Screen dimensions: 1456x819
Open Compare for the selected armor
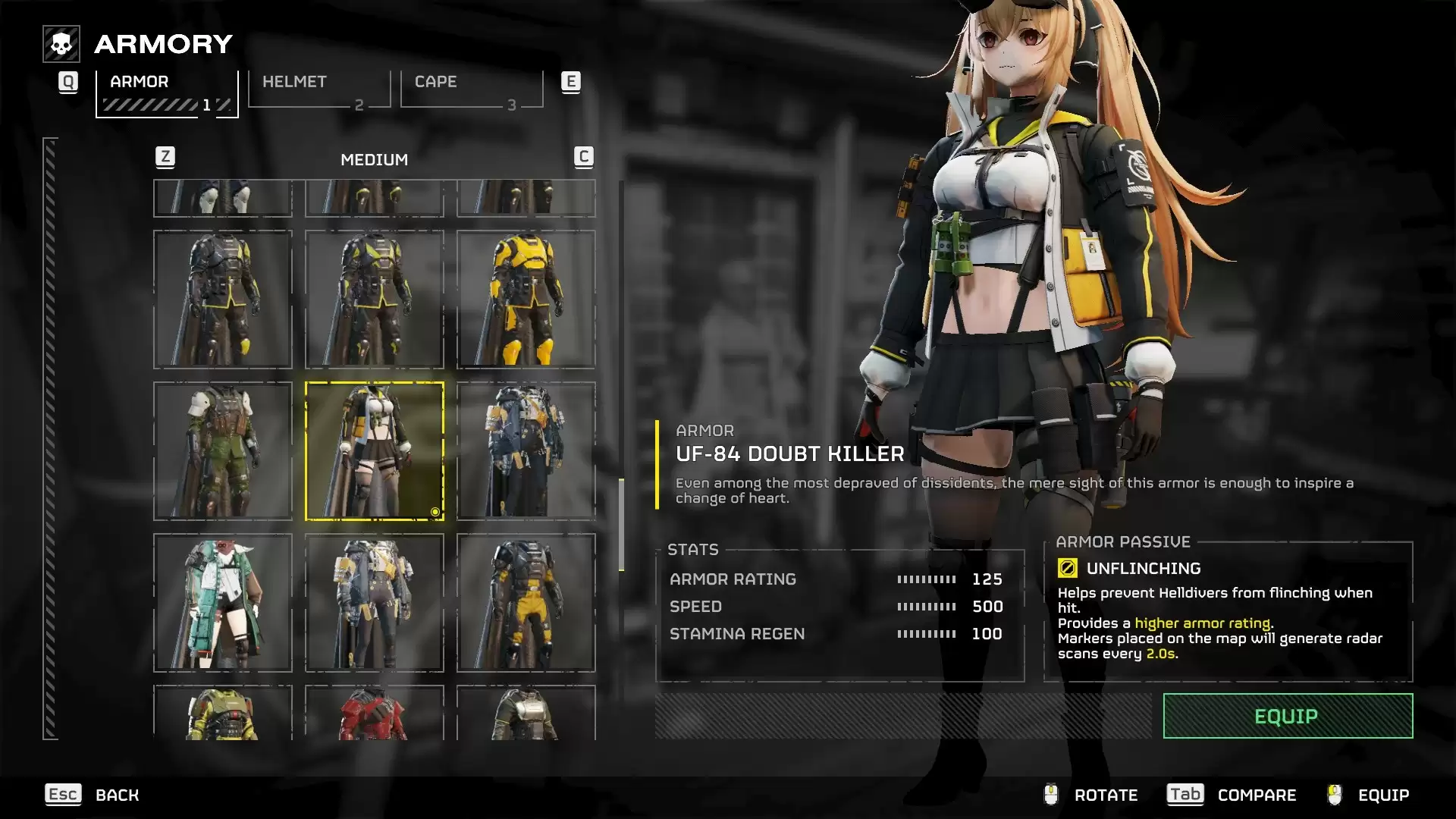pos(1232,795)
